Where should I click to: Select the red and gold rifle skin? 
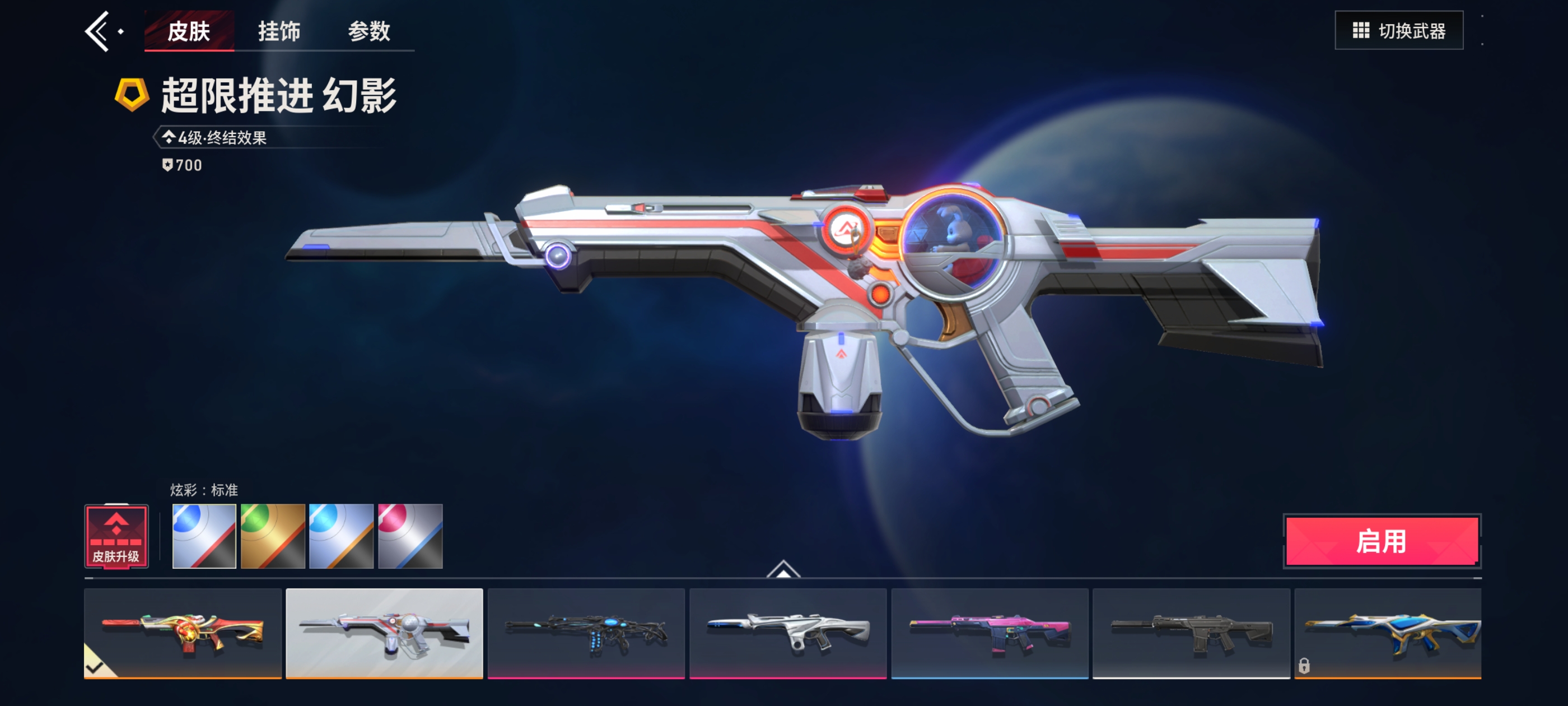click(183, 633)
